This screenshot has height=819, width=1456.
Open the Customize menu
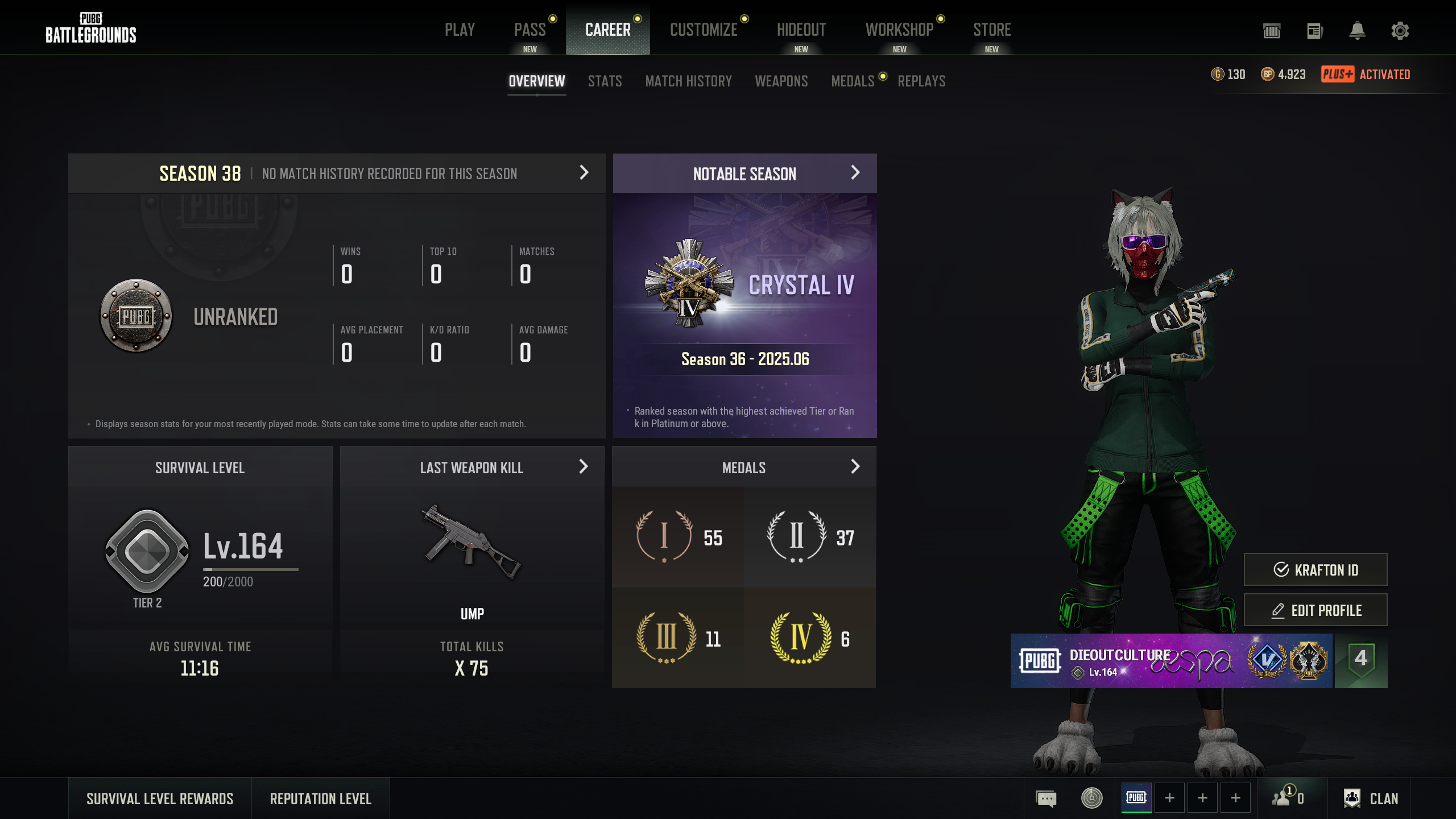click(704, 30)
